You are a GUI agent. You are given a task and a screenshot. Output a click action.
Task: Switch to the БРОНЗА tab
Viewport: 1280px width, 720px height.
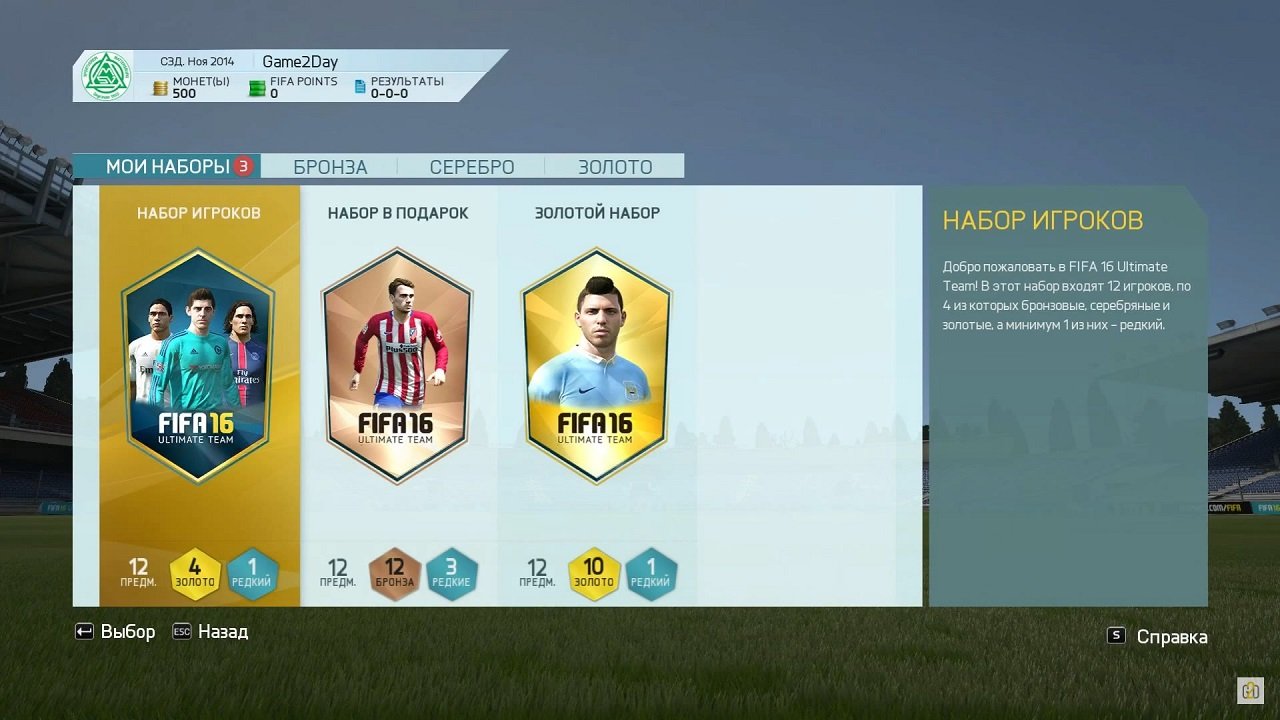pyautogui.click(x=330, y=166)
